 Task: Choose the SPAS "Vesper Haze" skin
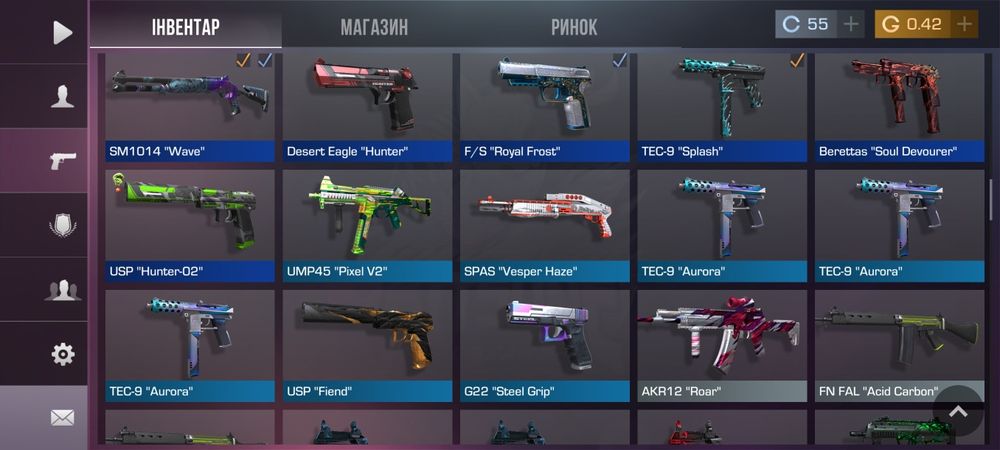[545, 224]
